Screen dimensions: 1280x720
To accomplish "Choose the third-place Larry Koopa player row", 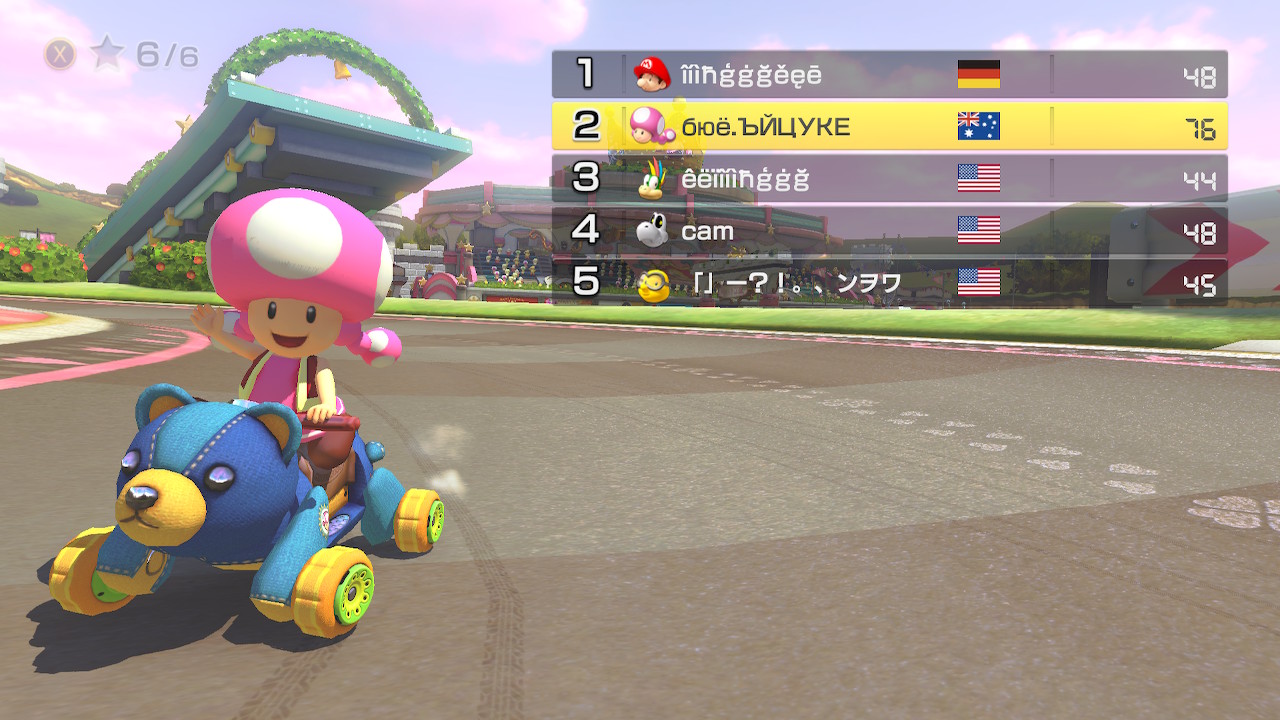I will point(889,178).
